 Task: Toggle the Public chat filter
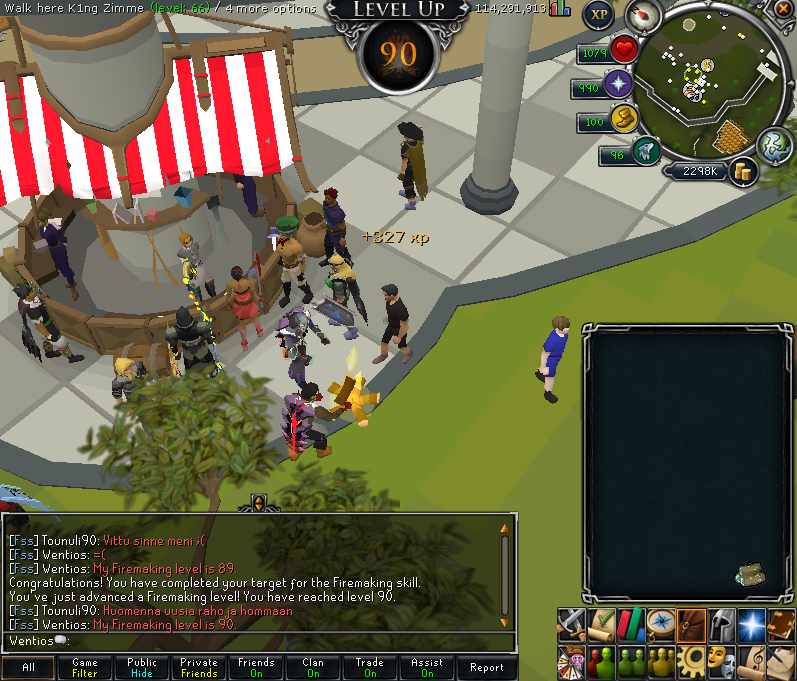point(142,668)
